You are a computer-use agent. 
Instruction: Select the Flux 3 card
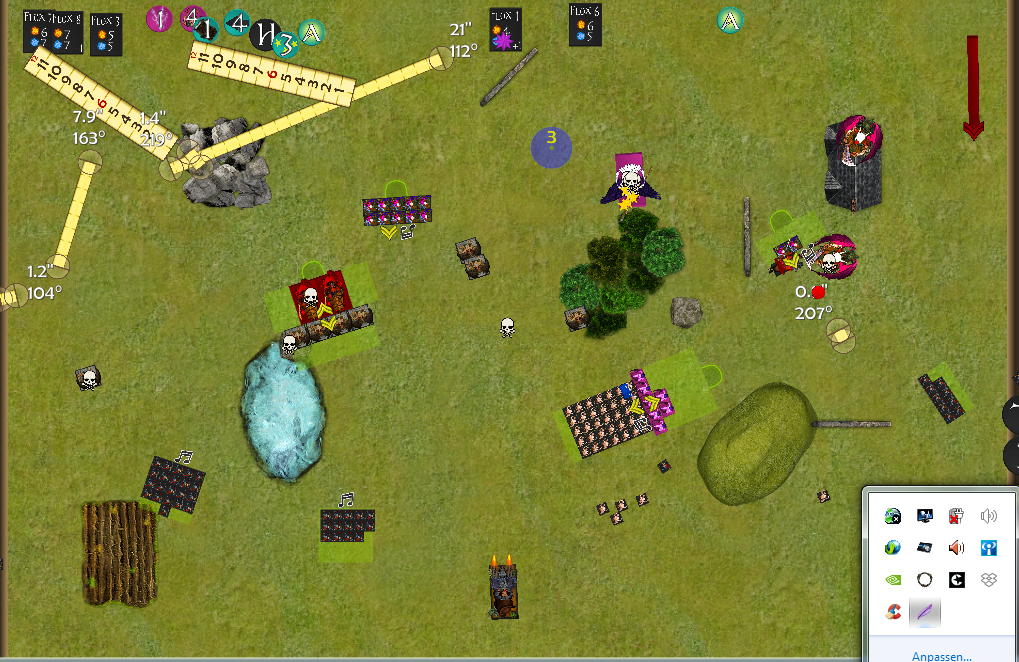(x=105, y=34)
